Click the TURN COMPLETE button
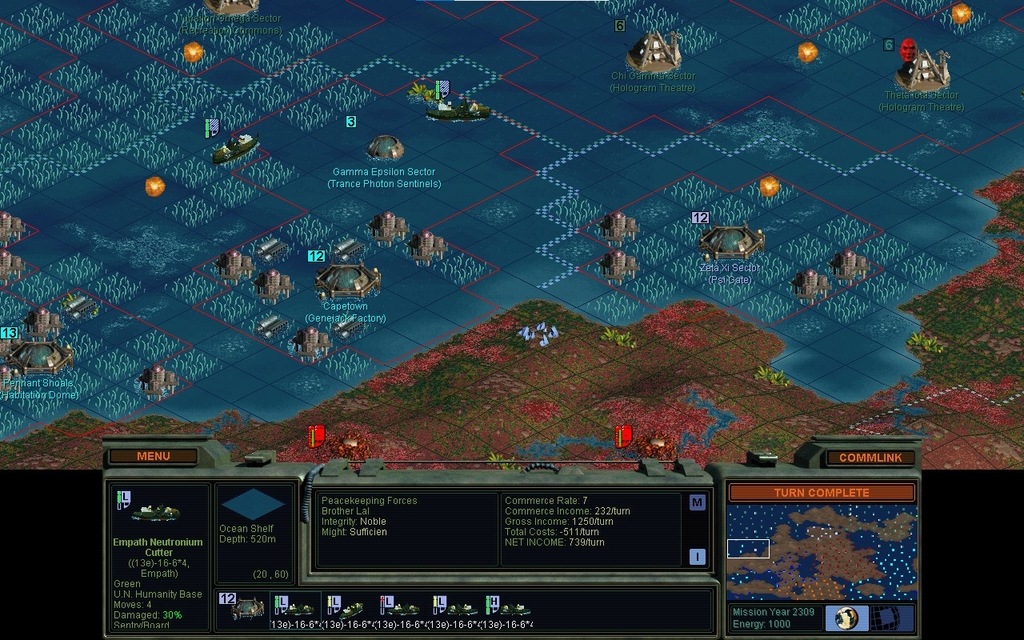 [821, 493]
